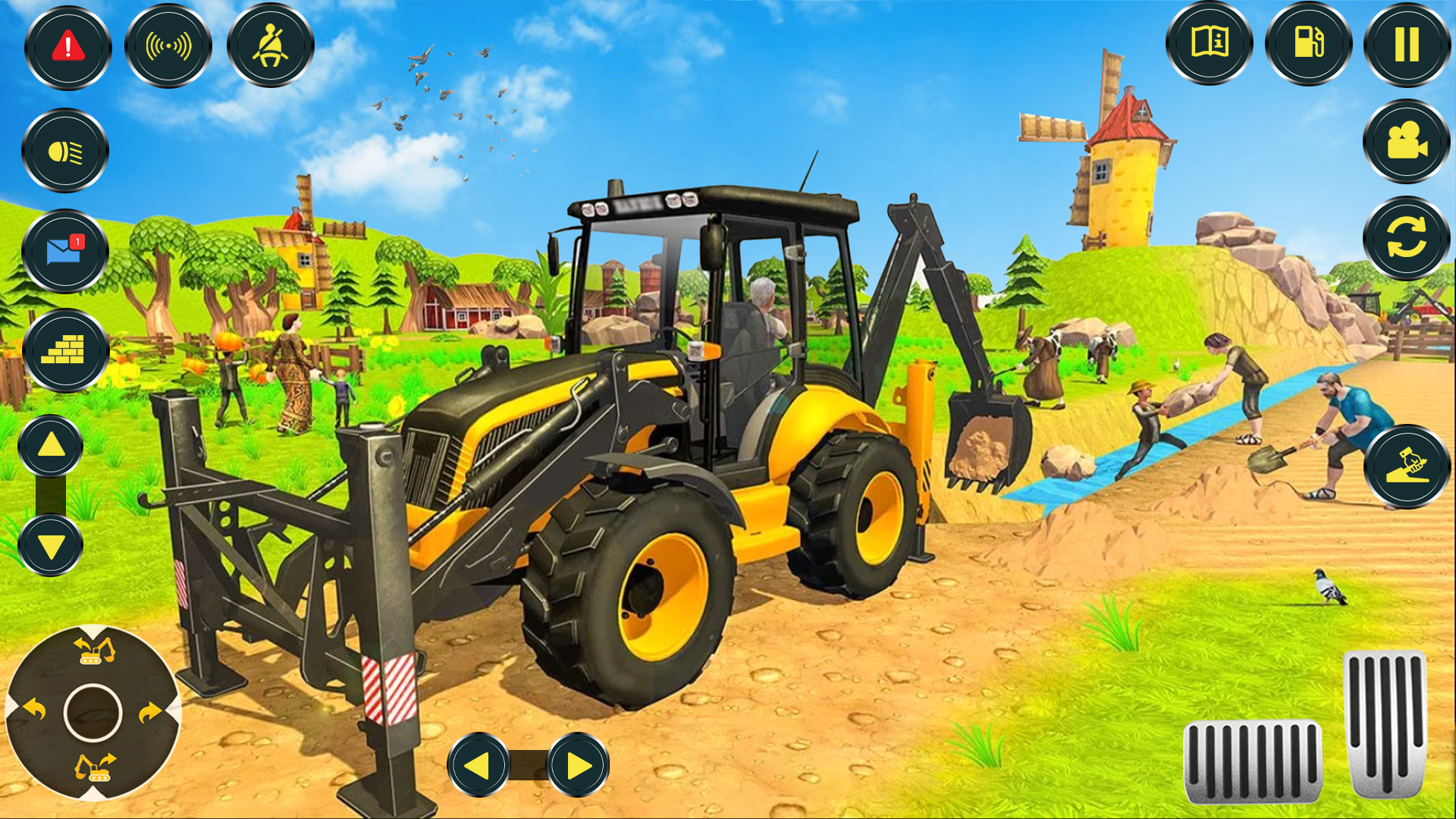
Task: Pause the game
Action: coord(1407,44)
